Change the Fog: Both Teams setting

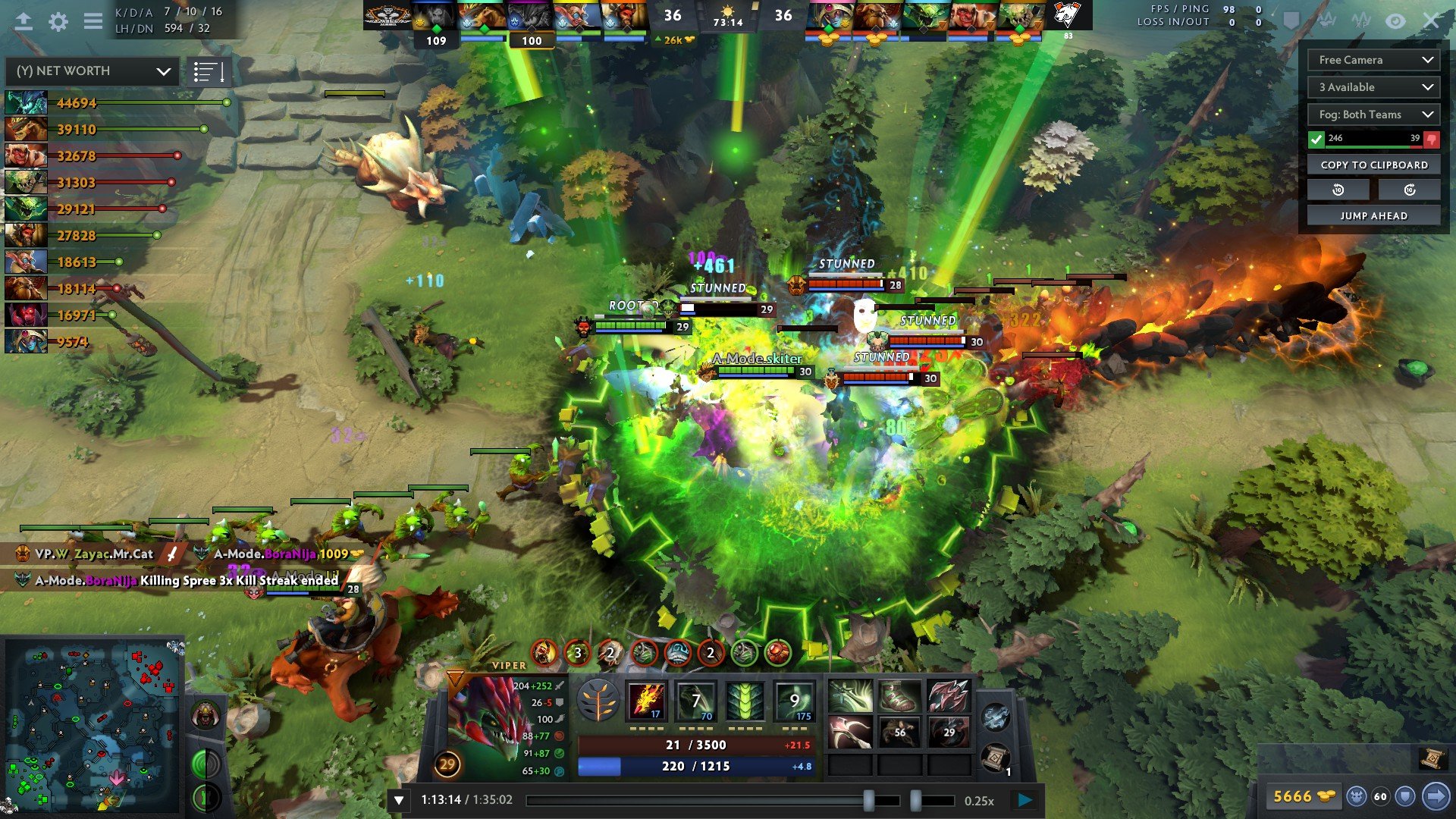click(x=1373, y=115)
